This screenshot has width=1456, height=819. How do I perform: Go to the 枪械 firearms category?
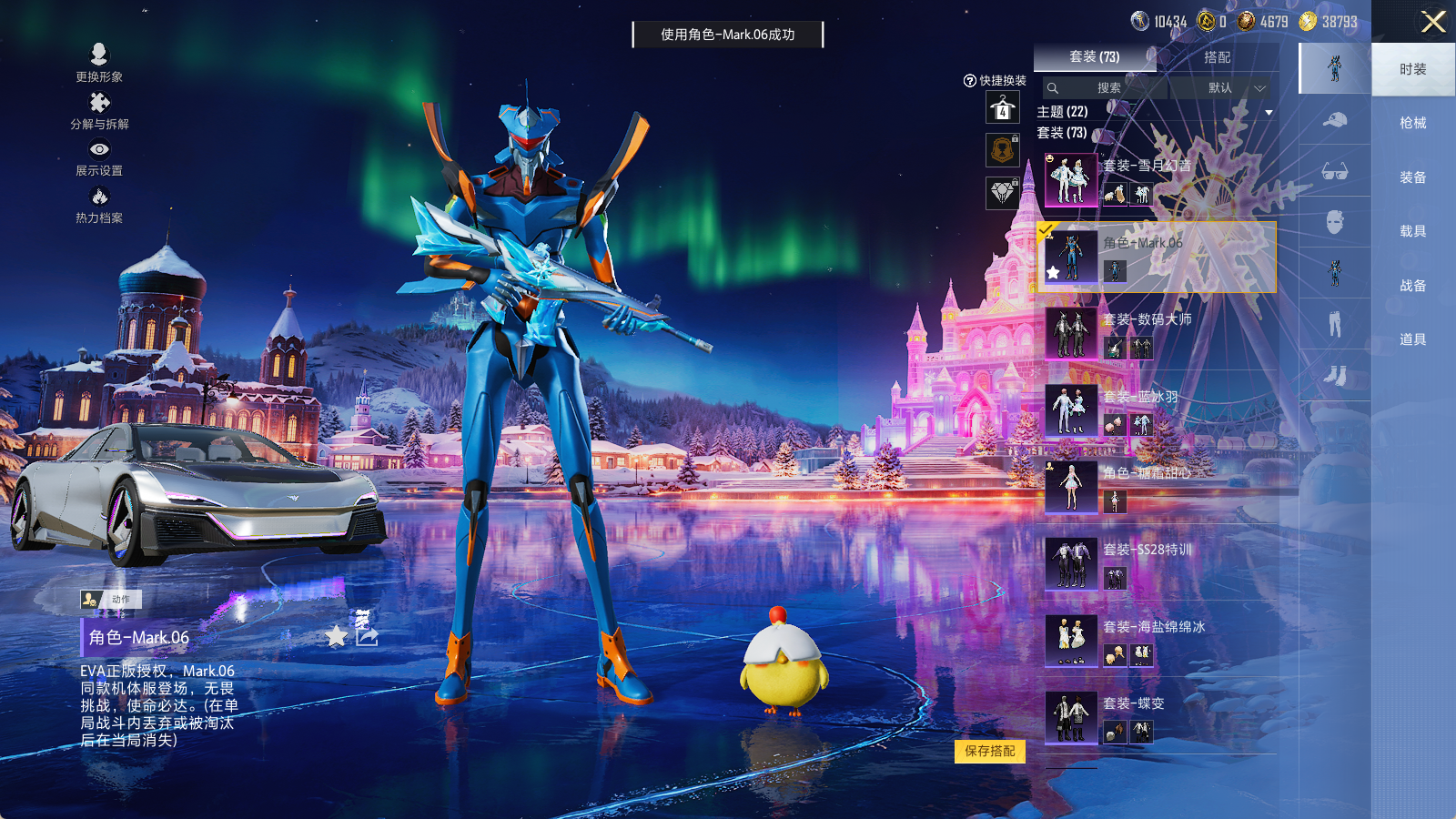tap(1412, 123)
